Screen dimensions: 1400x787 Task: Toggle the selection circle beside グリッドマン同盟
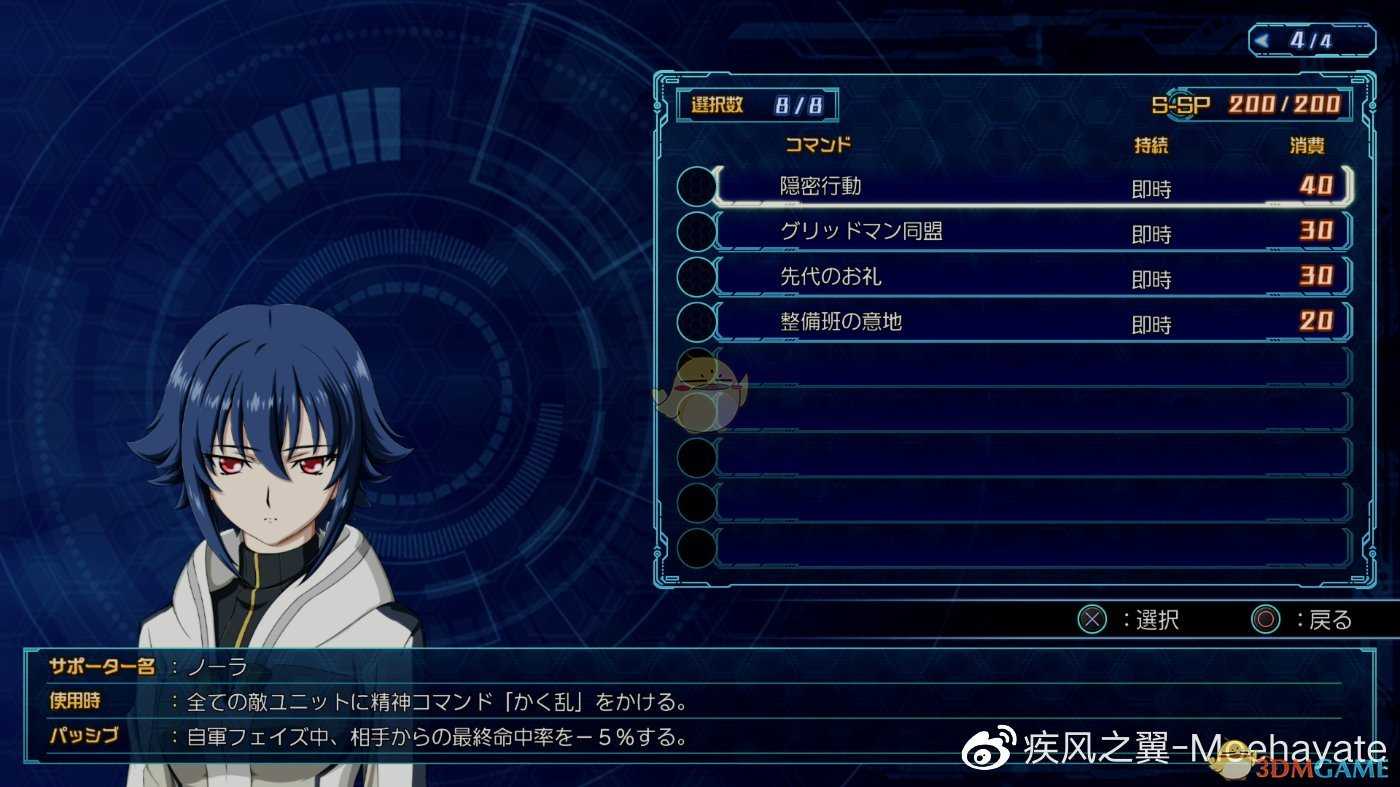697,231
